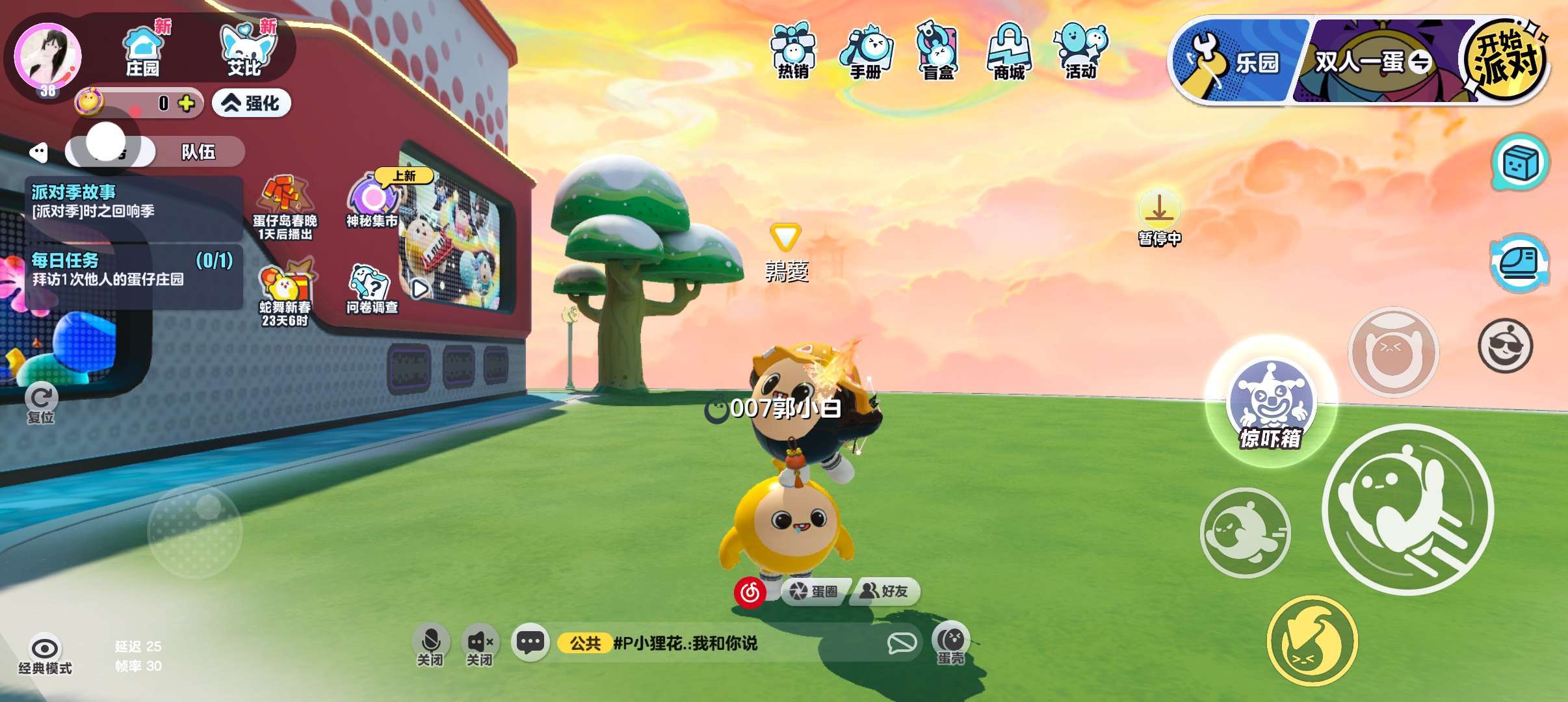Open the 手册 handbook
Image resolution: width=1568 pixels, height=702 pixels.
point(865,51)
